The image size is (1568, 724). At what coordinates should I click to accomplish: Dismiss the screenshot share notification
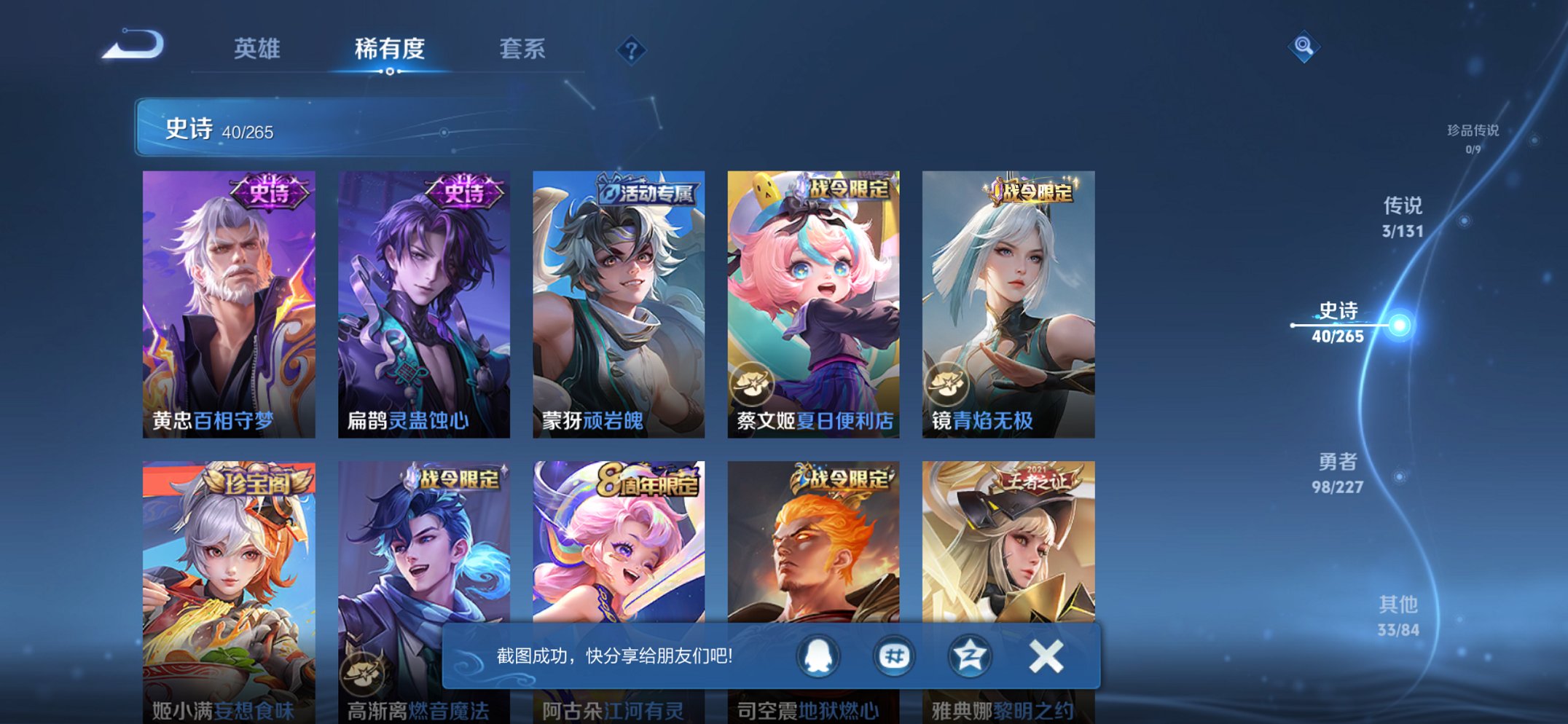click(x=1045, y=656)
